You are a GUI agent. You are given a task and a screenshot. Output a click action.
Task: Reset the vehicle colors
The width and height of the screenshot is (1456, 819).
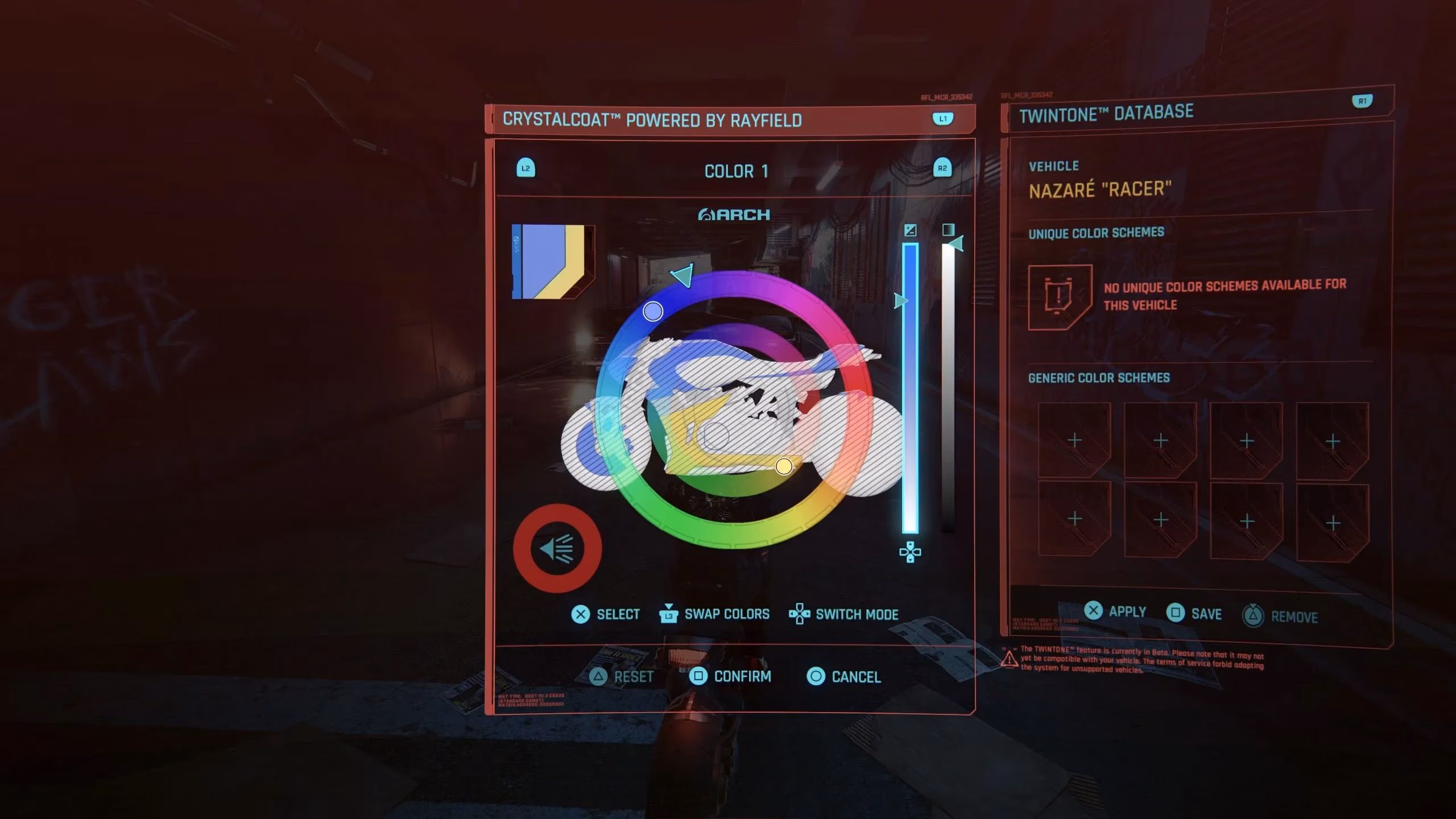622,677
